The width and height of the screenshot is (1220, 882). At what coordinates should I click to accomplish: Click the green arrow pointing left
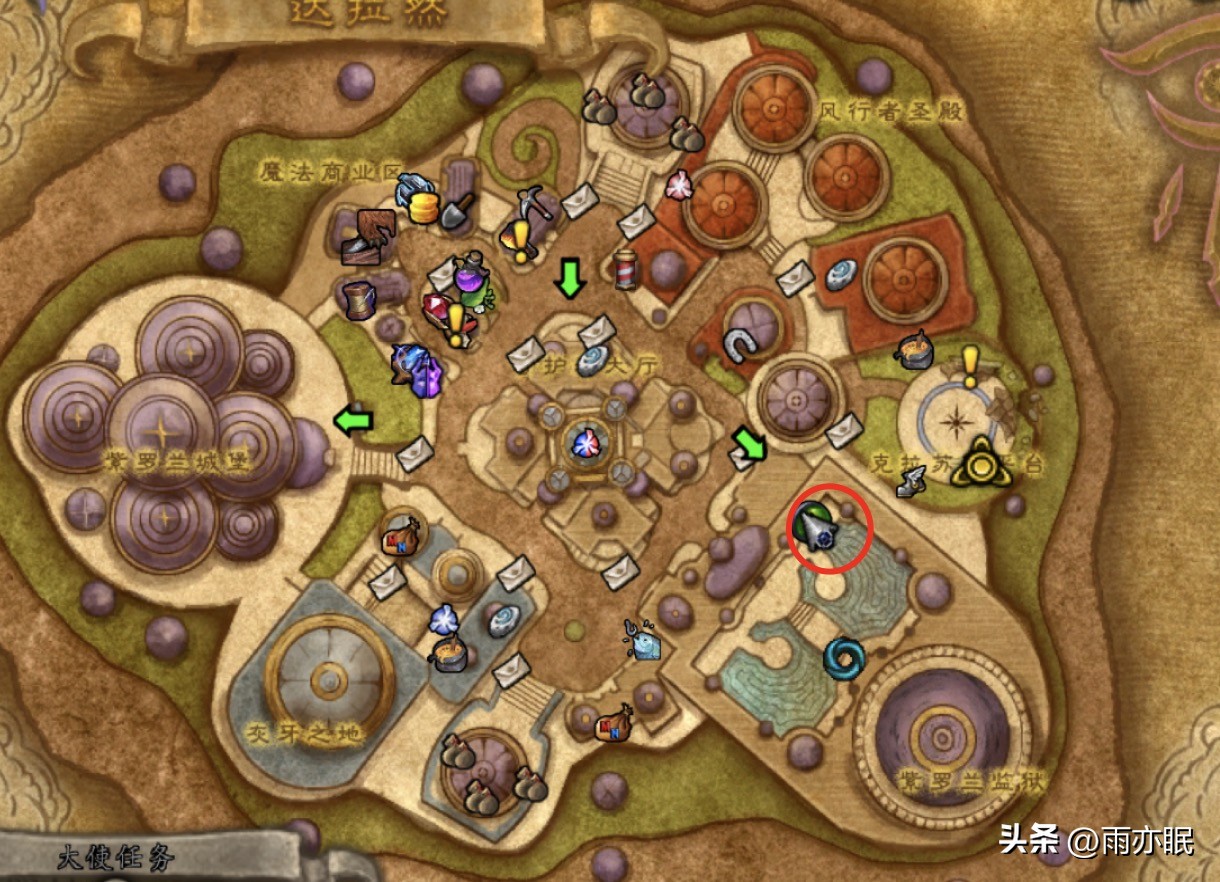352,420
